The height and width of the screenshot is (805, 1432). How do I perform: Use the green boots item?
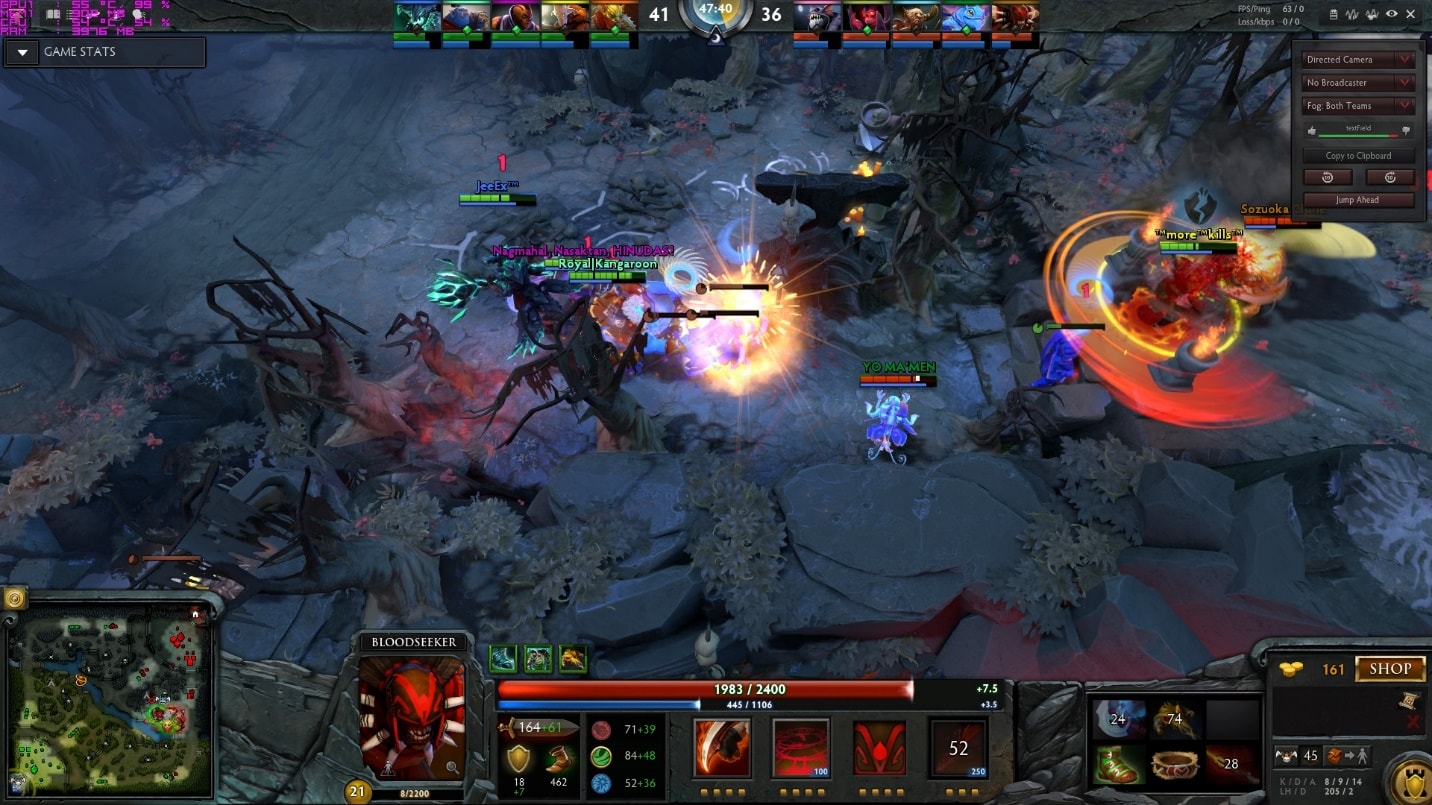pyautogui.click(x=1117, y=764)
